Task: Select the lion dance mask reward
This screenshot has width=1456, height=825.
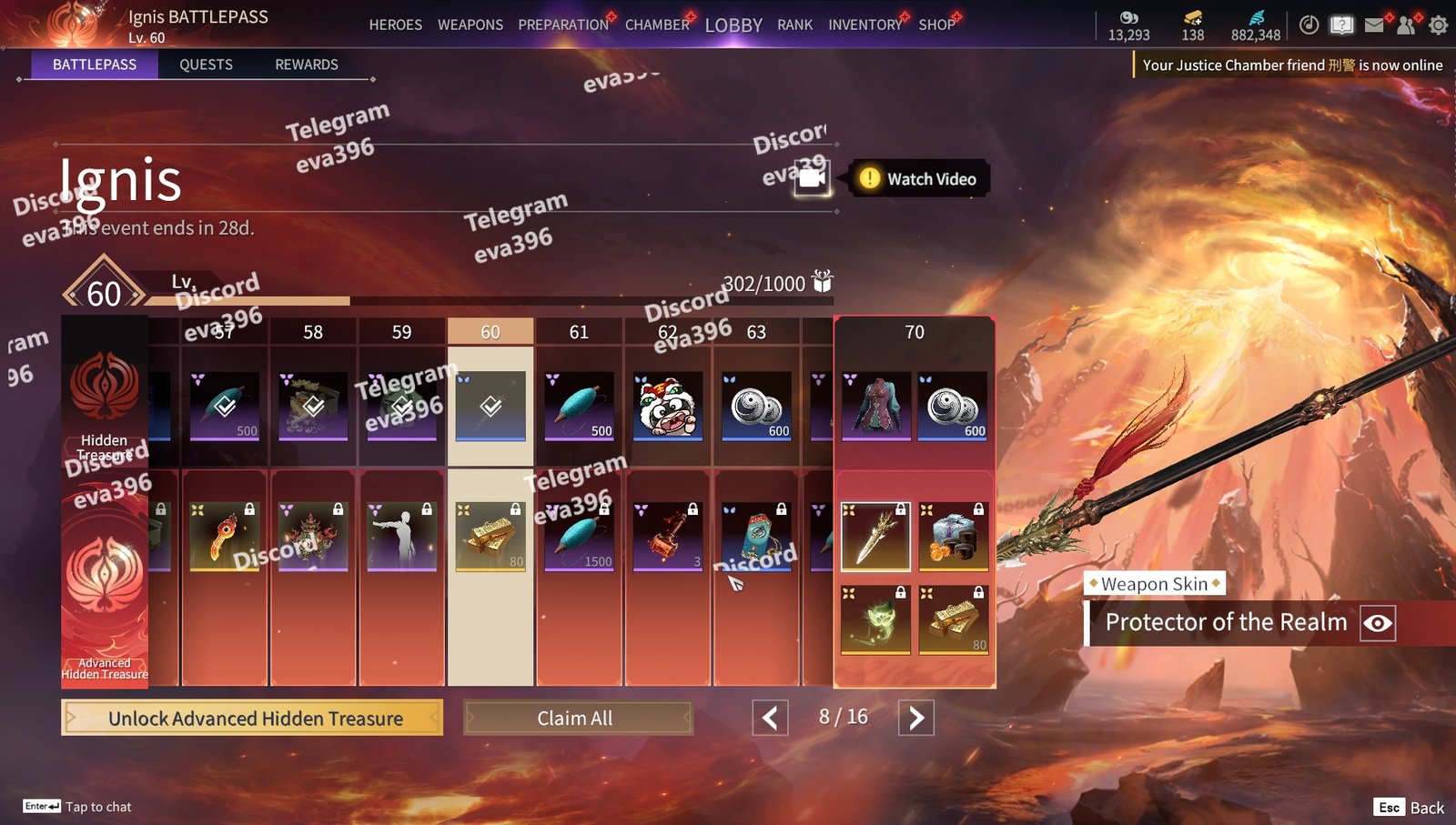Action: pyautogui.click(x=668, y=406)
